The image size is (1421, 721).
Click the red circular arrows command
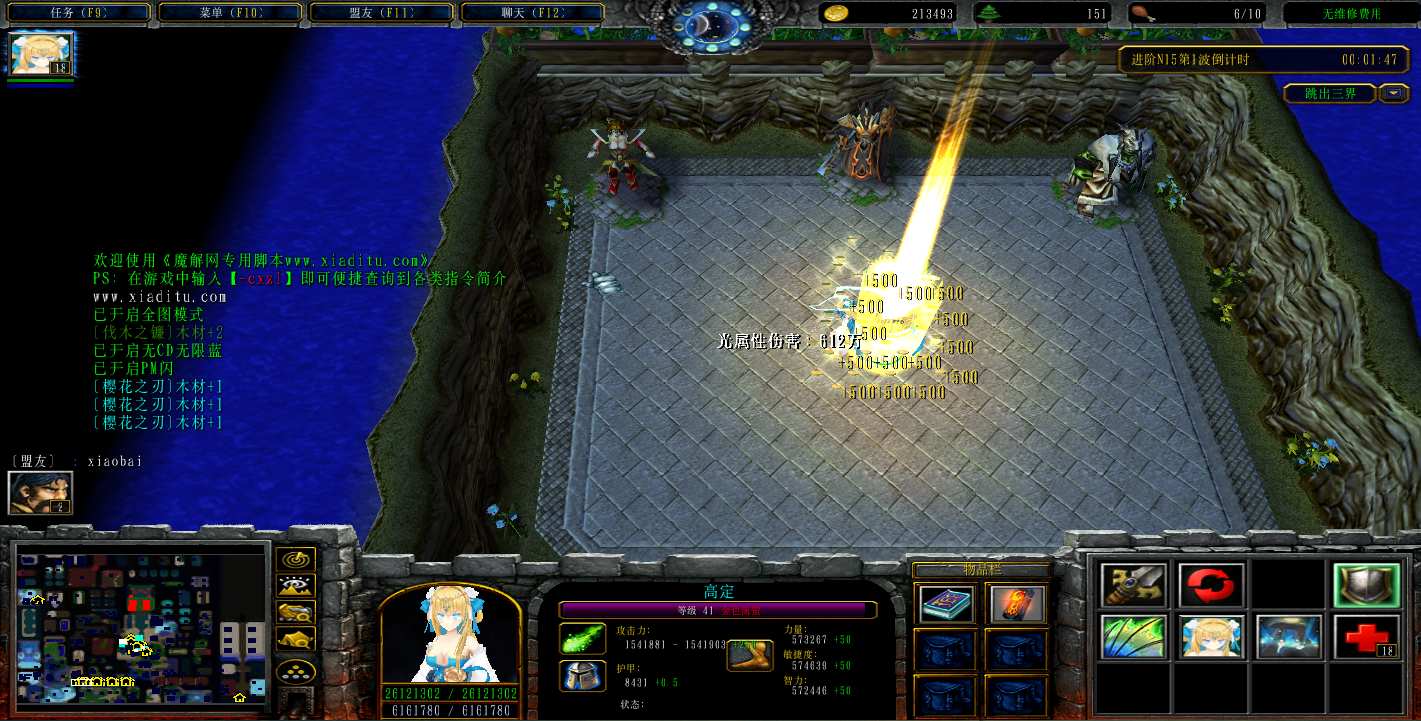coord(1211,585)
